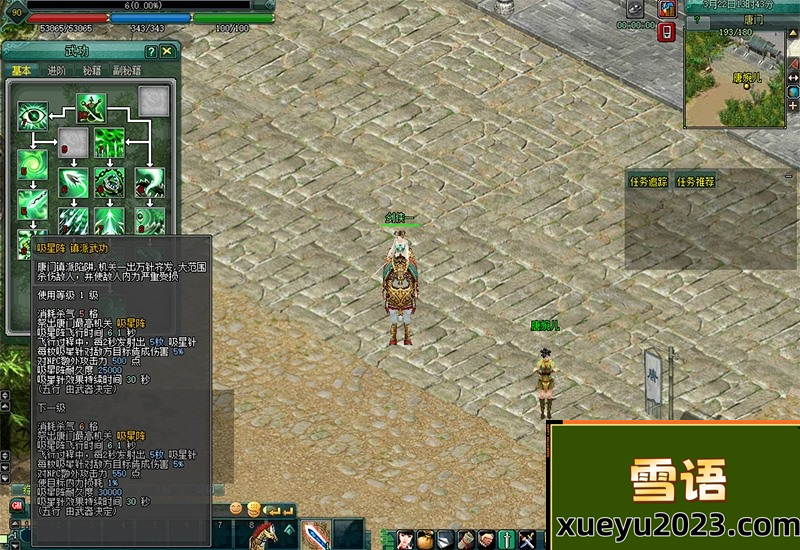Open the 任务推荐 quest recommendation tab

coord(695,182)
